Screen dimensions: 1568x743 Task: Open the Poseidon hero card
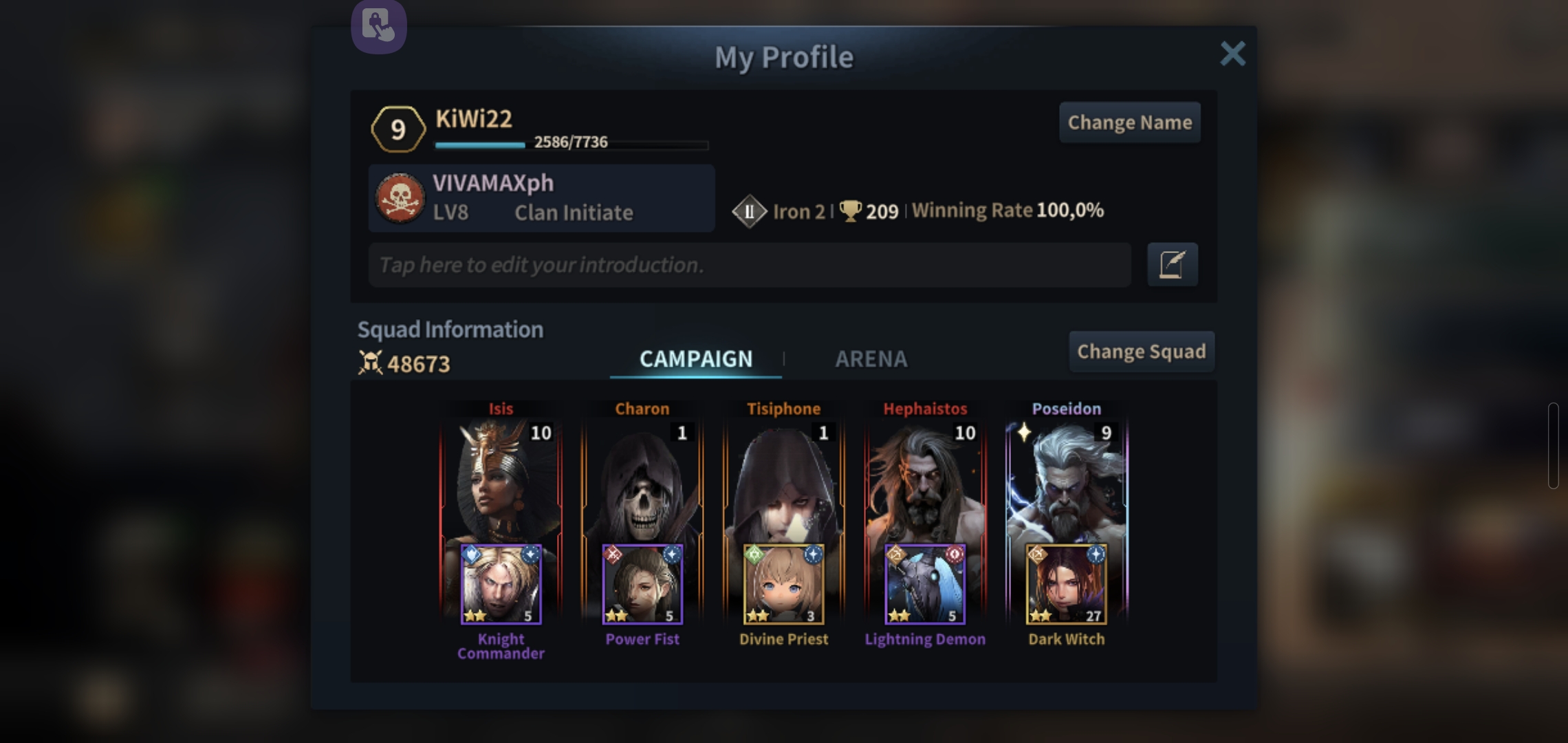pos(1067,482)
